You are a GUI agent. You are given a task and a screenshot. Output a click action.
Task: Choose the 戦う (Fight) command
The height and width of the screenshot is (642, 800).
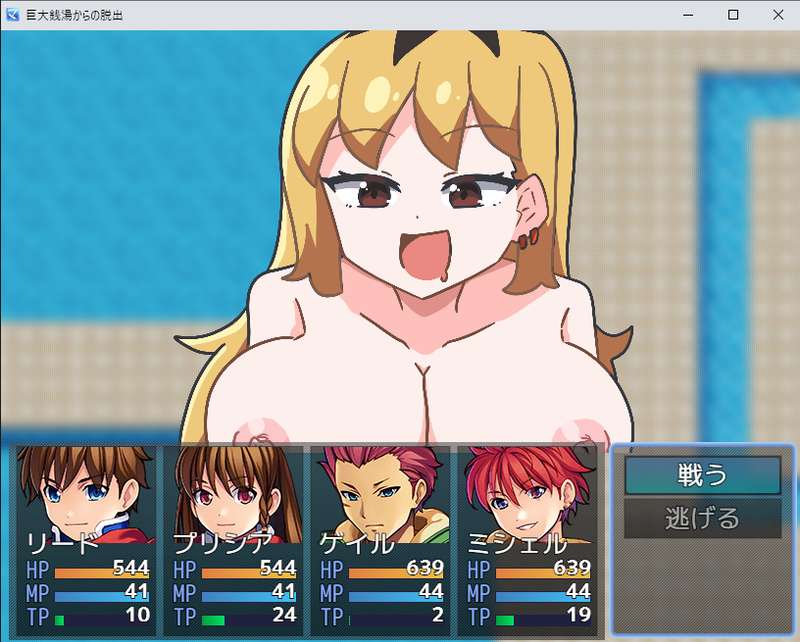pyautogui.click(x=703, y=476)
